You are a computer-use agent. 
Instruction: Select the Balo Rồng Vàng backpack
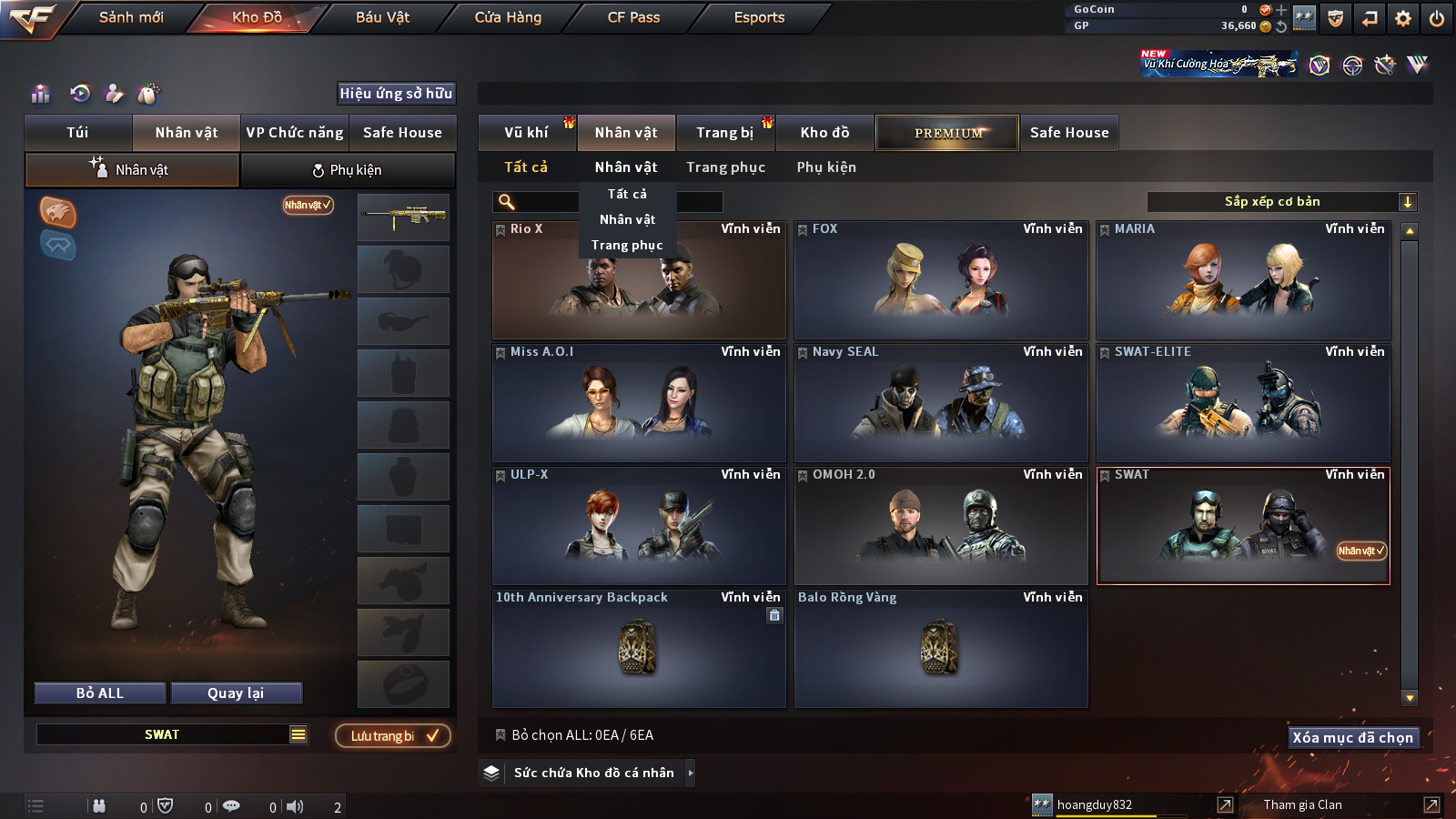(941, 649)
